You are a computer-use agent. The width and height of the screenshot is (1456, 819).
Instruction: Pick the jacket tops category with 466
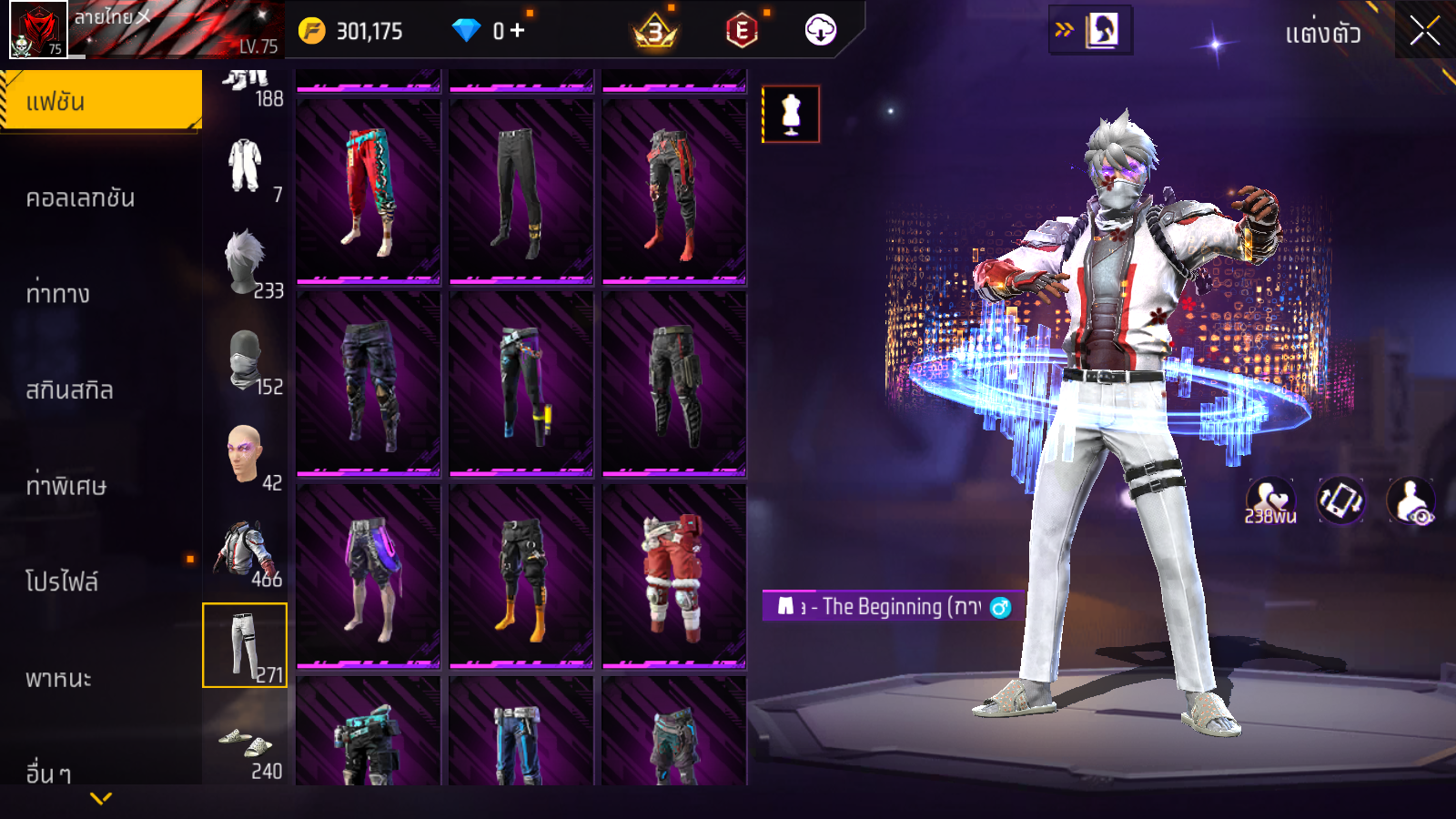[245, 551]
